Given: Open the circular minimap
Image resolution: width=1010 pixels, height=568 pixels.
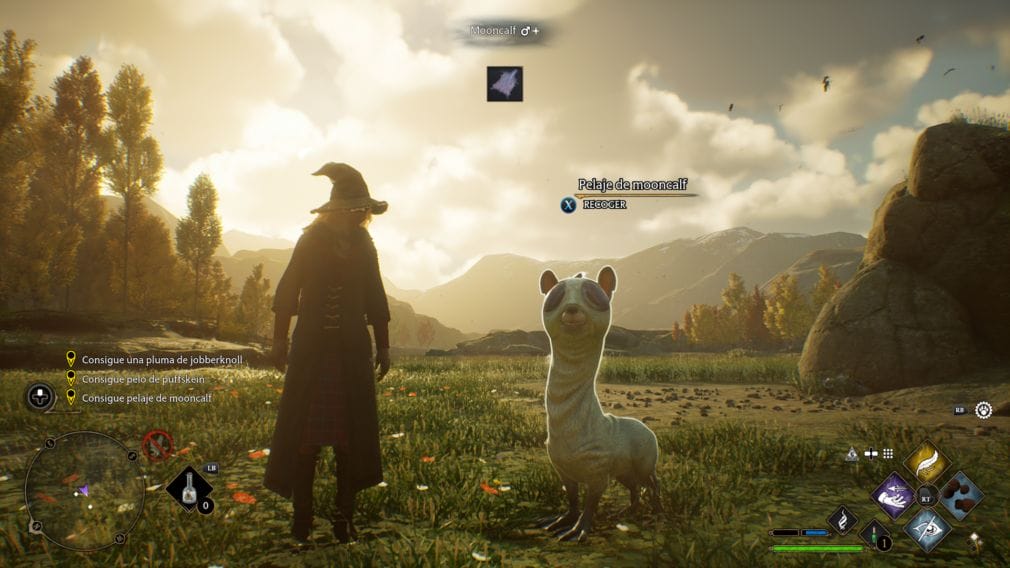Looking at the screenshot, I should (x=85, y=491).
